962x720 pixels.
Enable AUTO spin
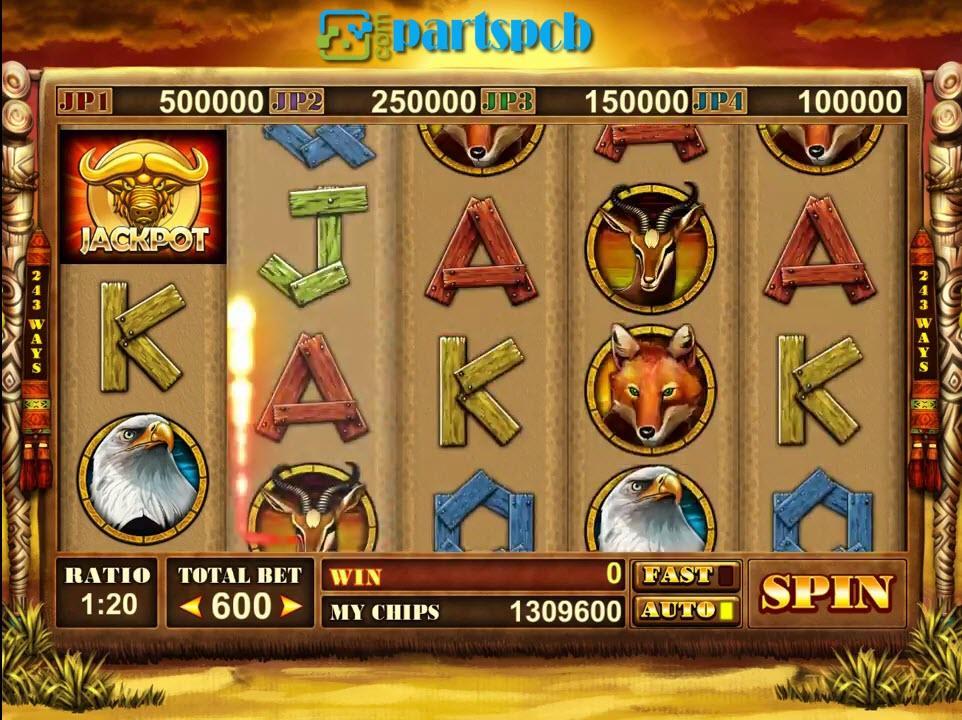[686, 609]
